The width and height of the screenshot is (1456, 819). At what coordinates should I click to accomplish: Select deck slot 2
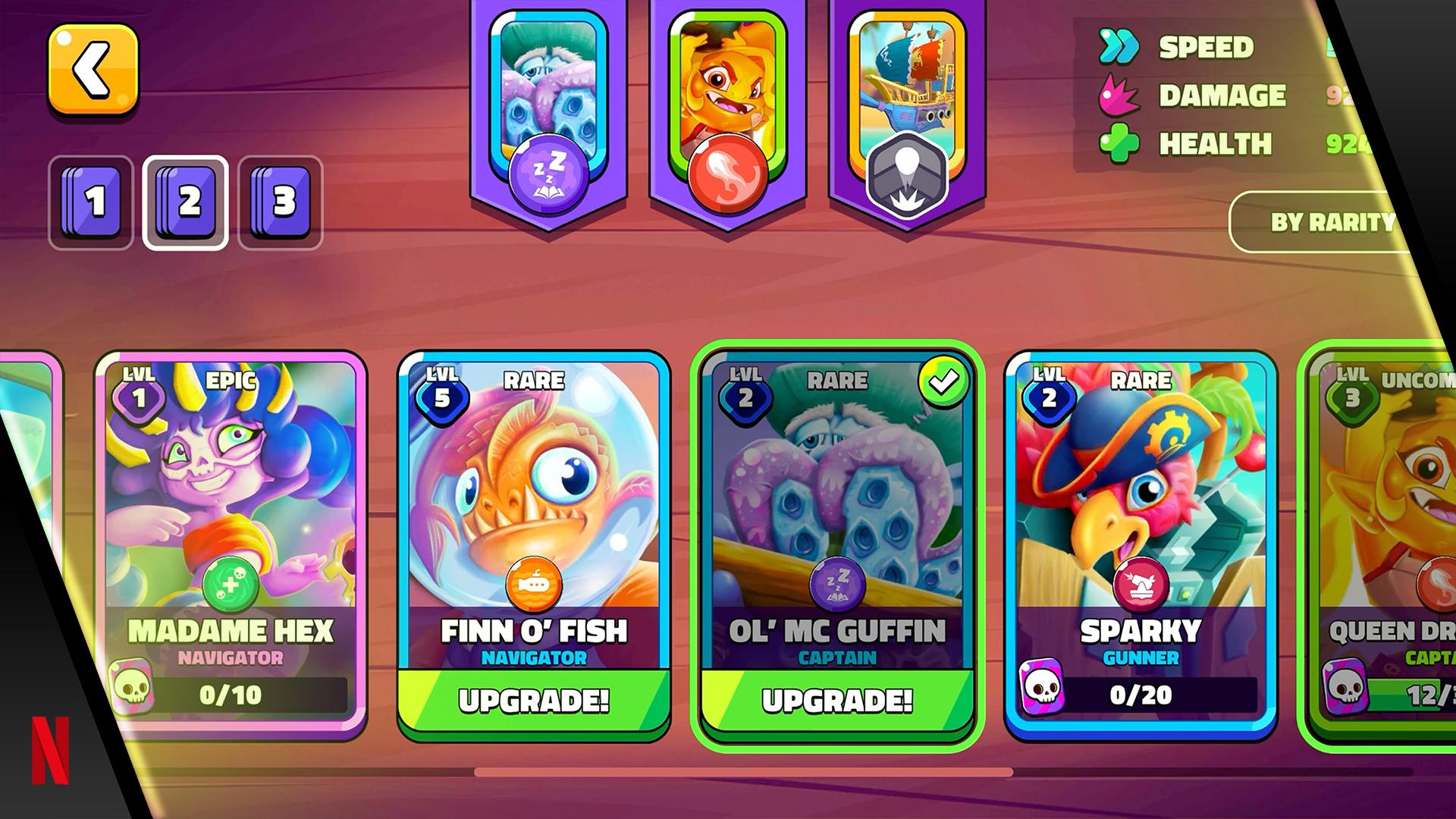coord(186,202)
